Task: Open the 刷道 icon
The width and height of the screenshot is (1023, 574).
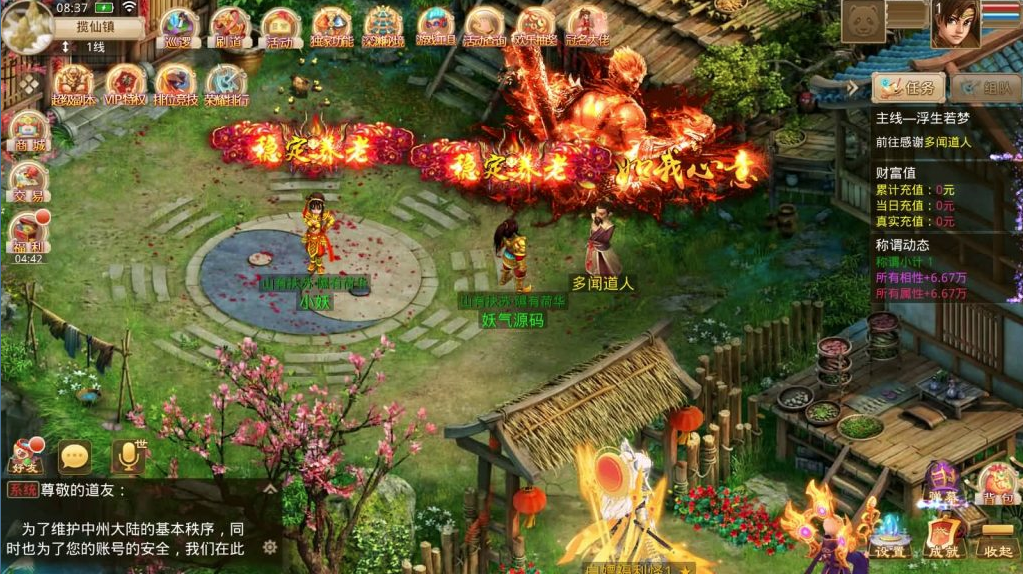Action: 230,28
